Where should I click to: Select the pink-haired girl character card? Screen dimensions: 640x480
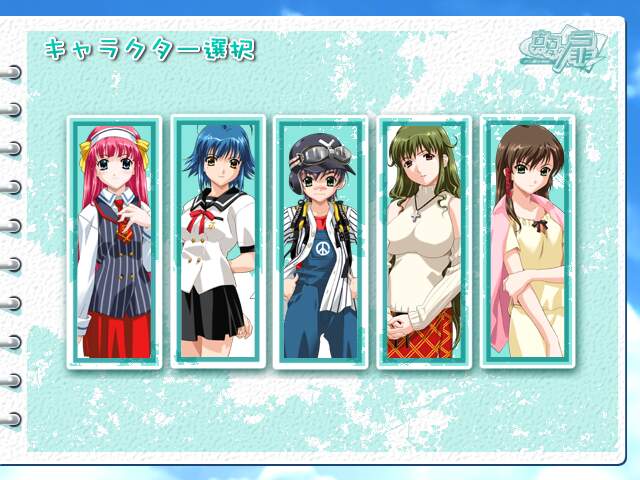[x=115, y=242]
